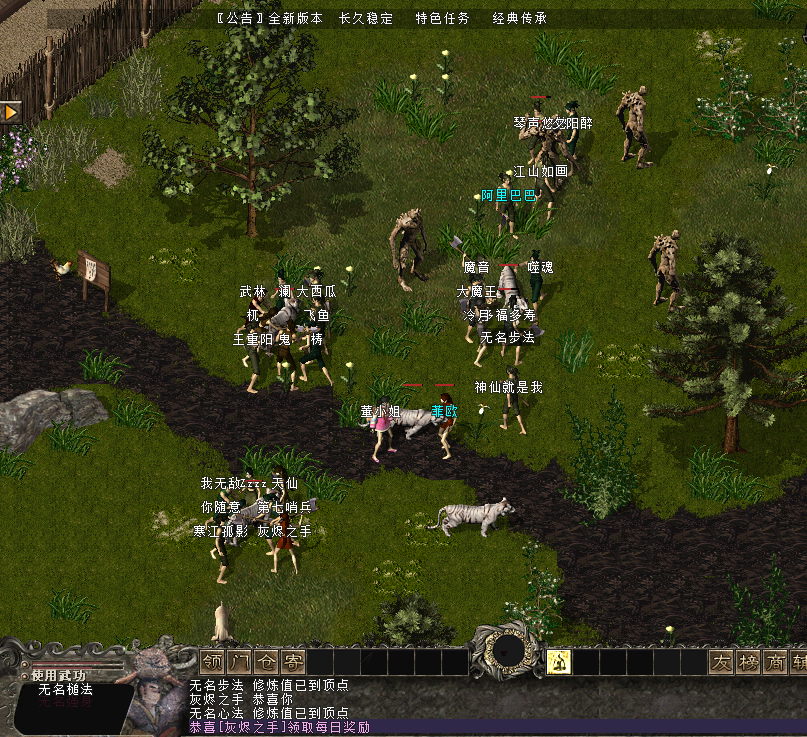807x737 pixels.
Task: Click the round ornate orb on the bottom bar
Action: (x=508, y=652)
